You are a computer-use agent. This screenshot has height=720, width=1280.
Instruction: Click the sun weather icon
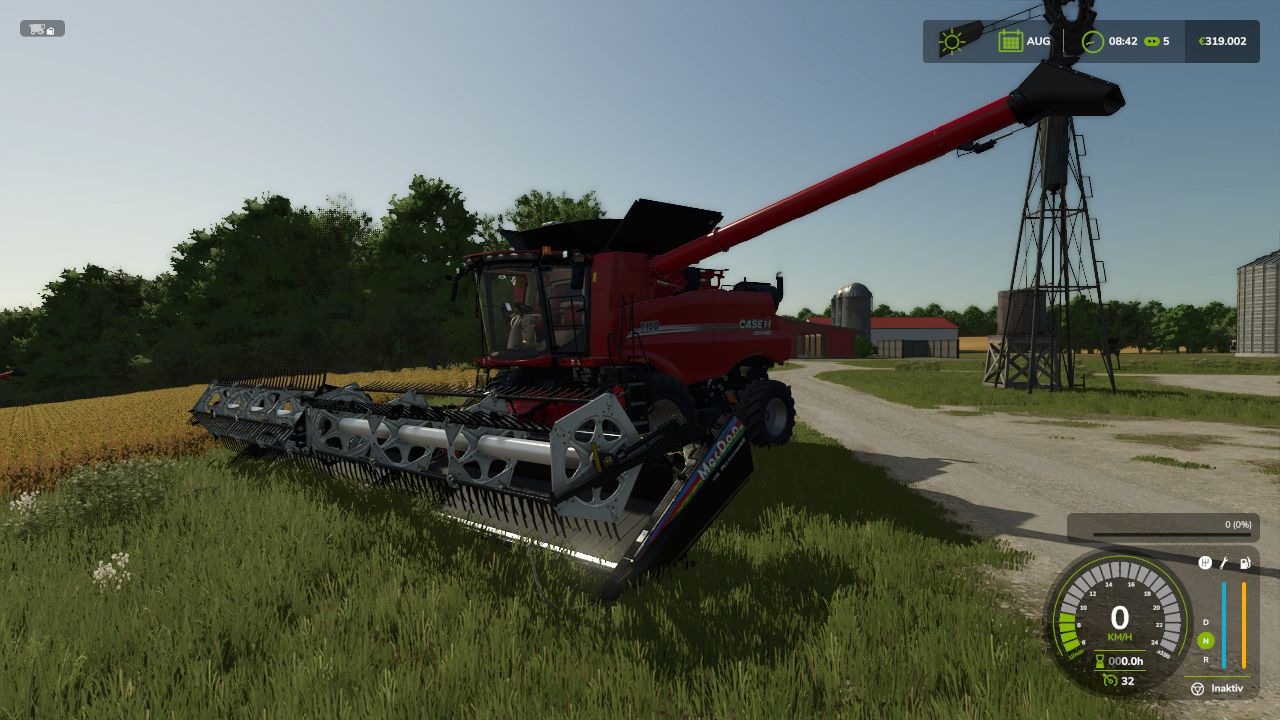coord(951,41)
